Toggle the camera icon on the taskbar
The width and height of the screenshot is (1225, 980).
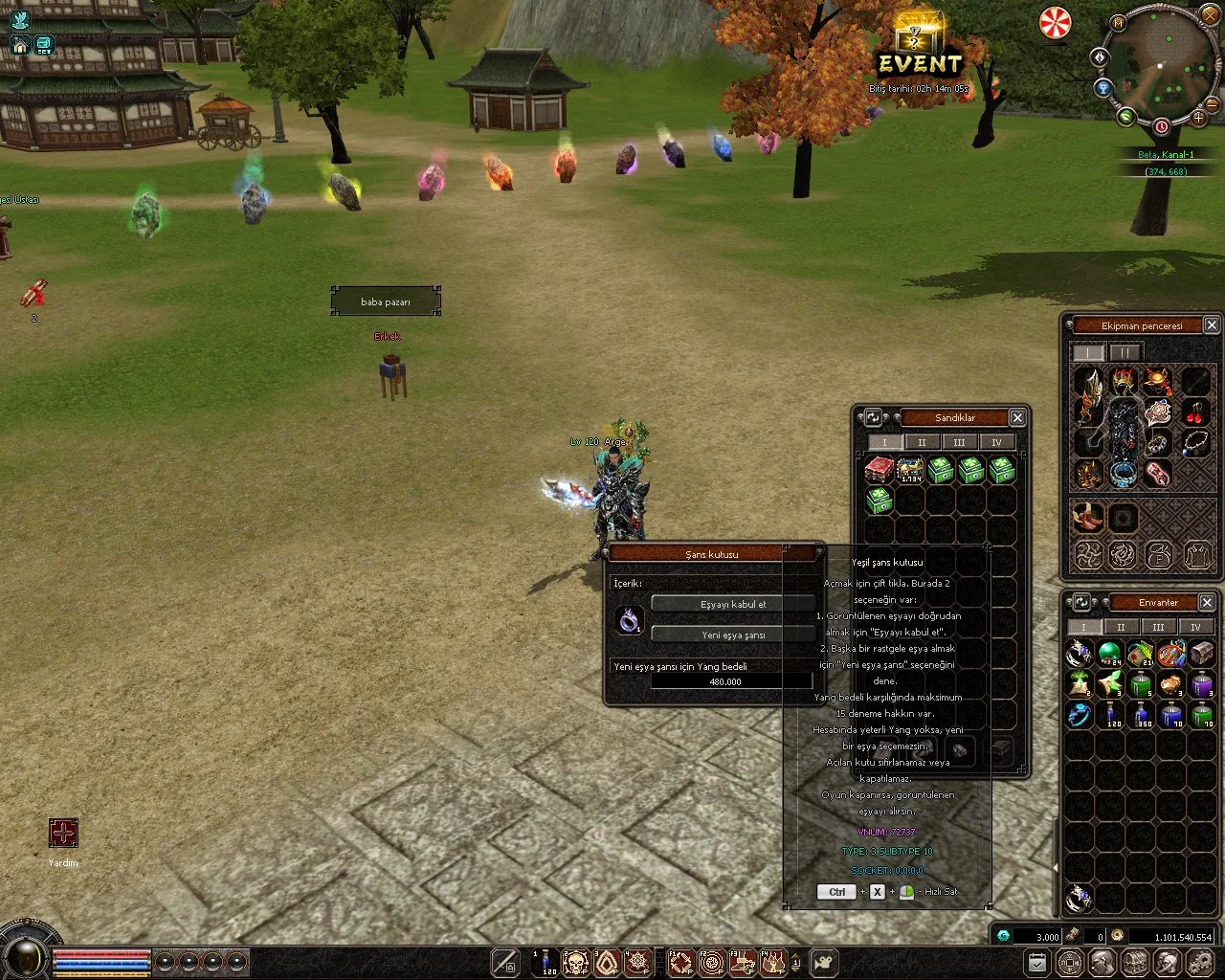click(x=824, y=962)
